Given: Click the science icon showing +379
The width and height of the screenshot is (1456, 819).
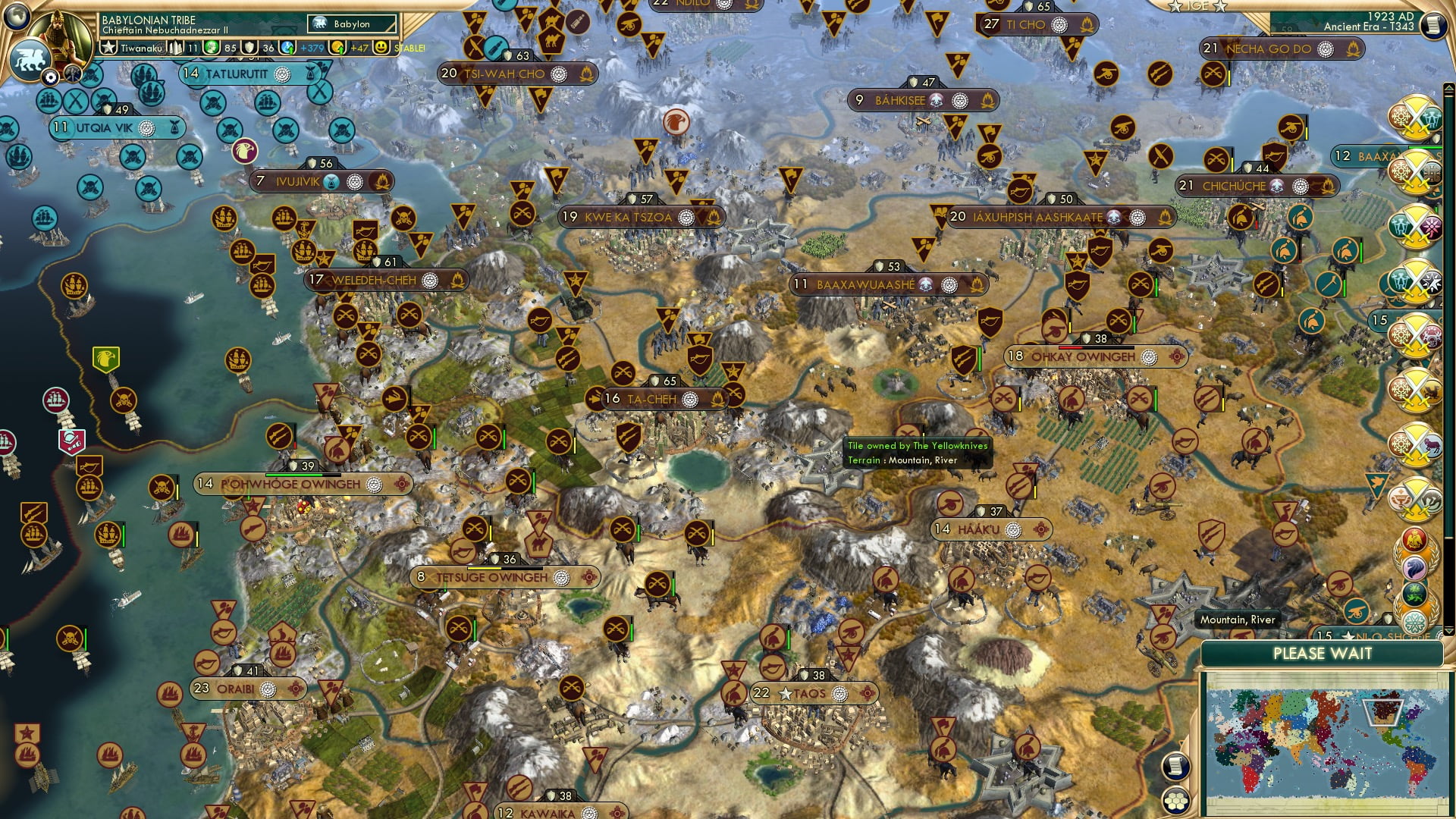Looking at the screenshot, I should 287,46.
